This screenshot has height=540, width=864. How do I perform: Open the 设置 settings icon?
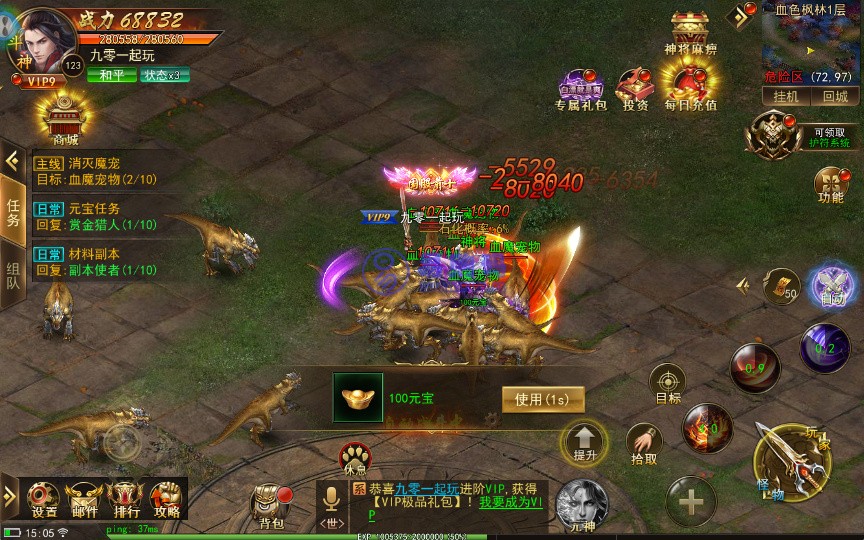coord(43,497)
